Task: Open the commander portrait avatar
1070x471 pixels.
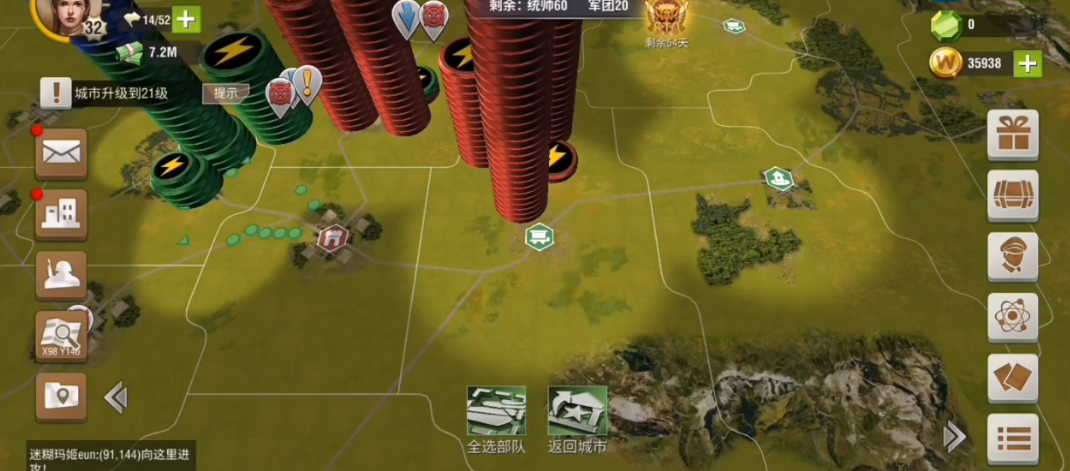Action: pos(62,15)
